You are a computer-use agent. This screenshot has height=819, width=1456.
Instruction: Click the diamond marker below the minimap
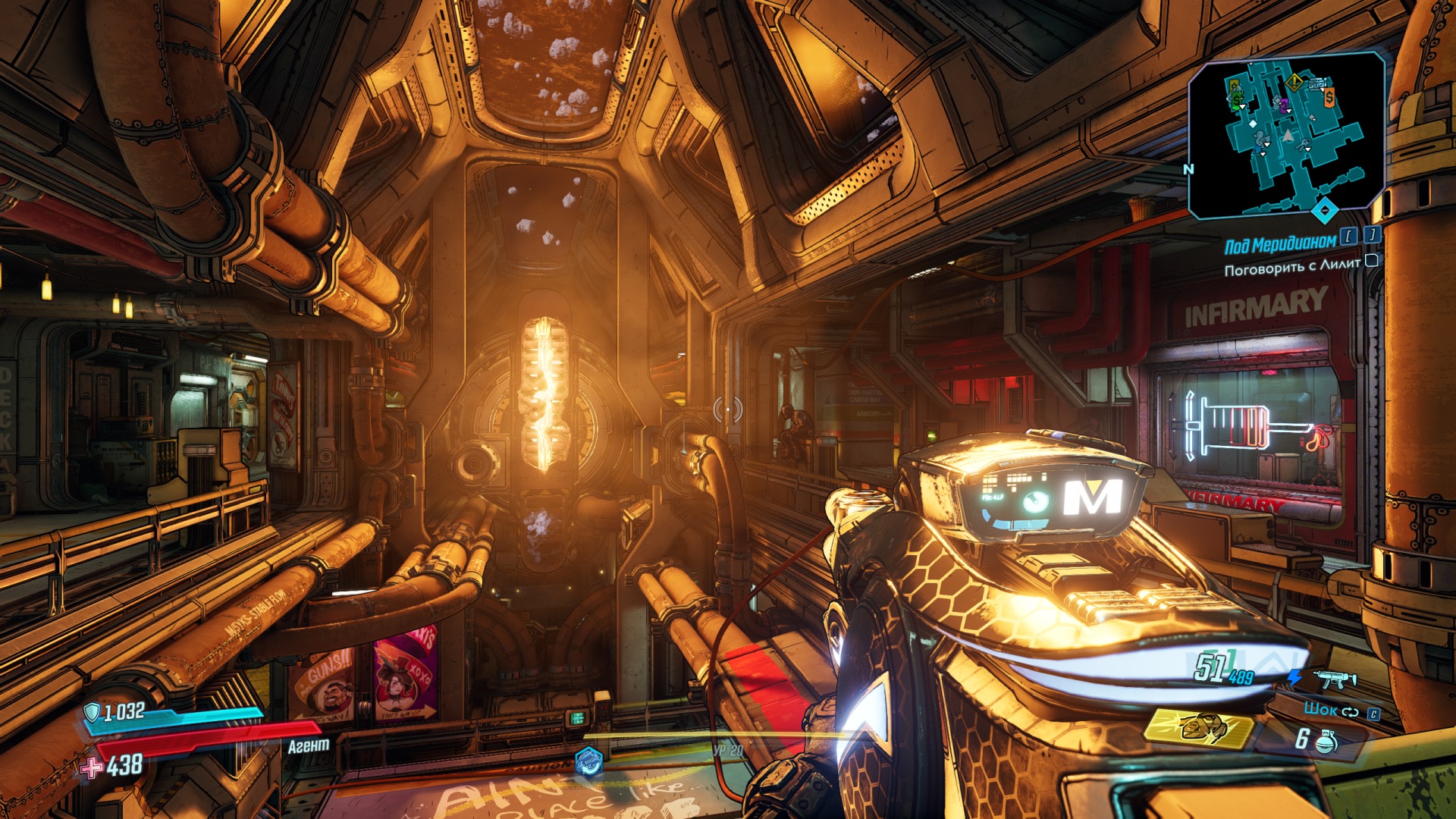pyautogui.click(x=1324, y=210)
